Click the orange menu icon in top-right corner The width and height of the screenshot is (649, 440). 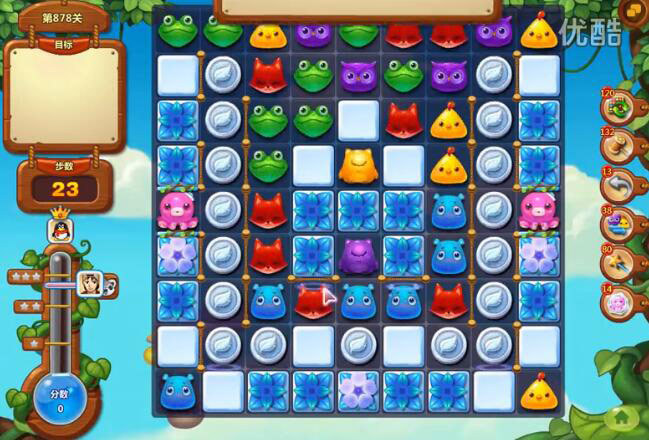click(x=632, y=10)
